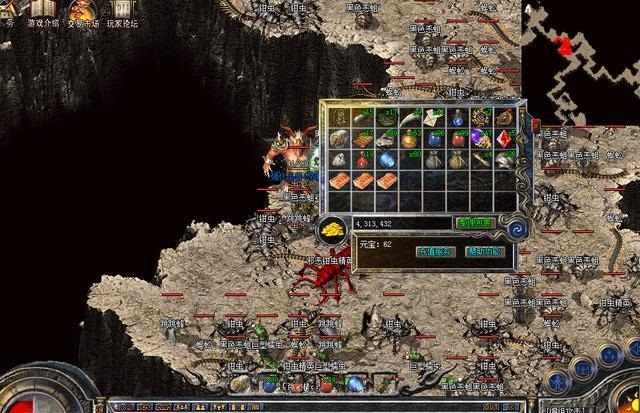
Task: Click the green button beside gold amount
Action: (474, 222)
